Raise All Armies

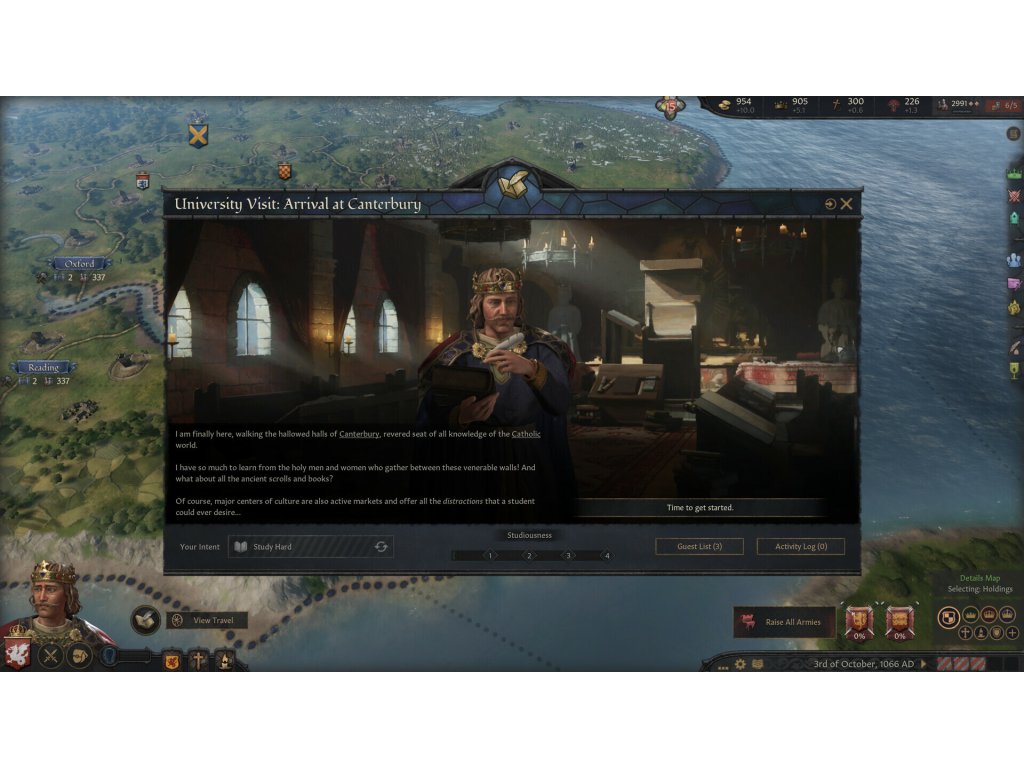784,622
